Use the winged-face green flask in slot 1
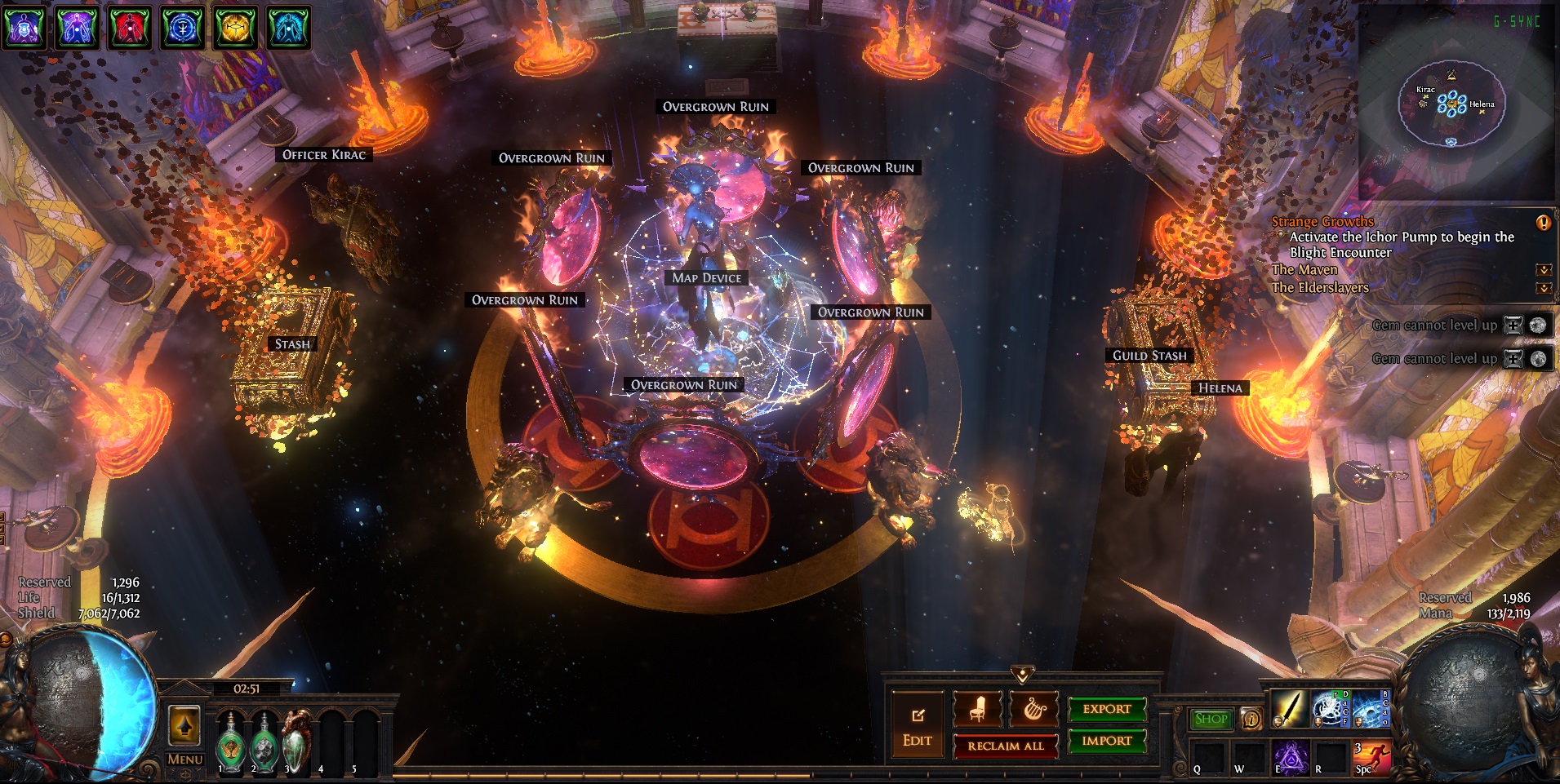 [231, 743]
